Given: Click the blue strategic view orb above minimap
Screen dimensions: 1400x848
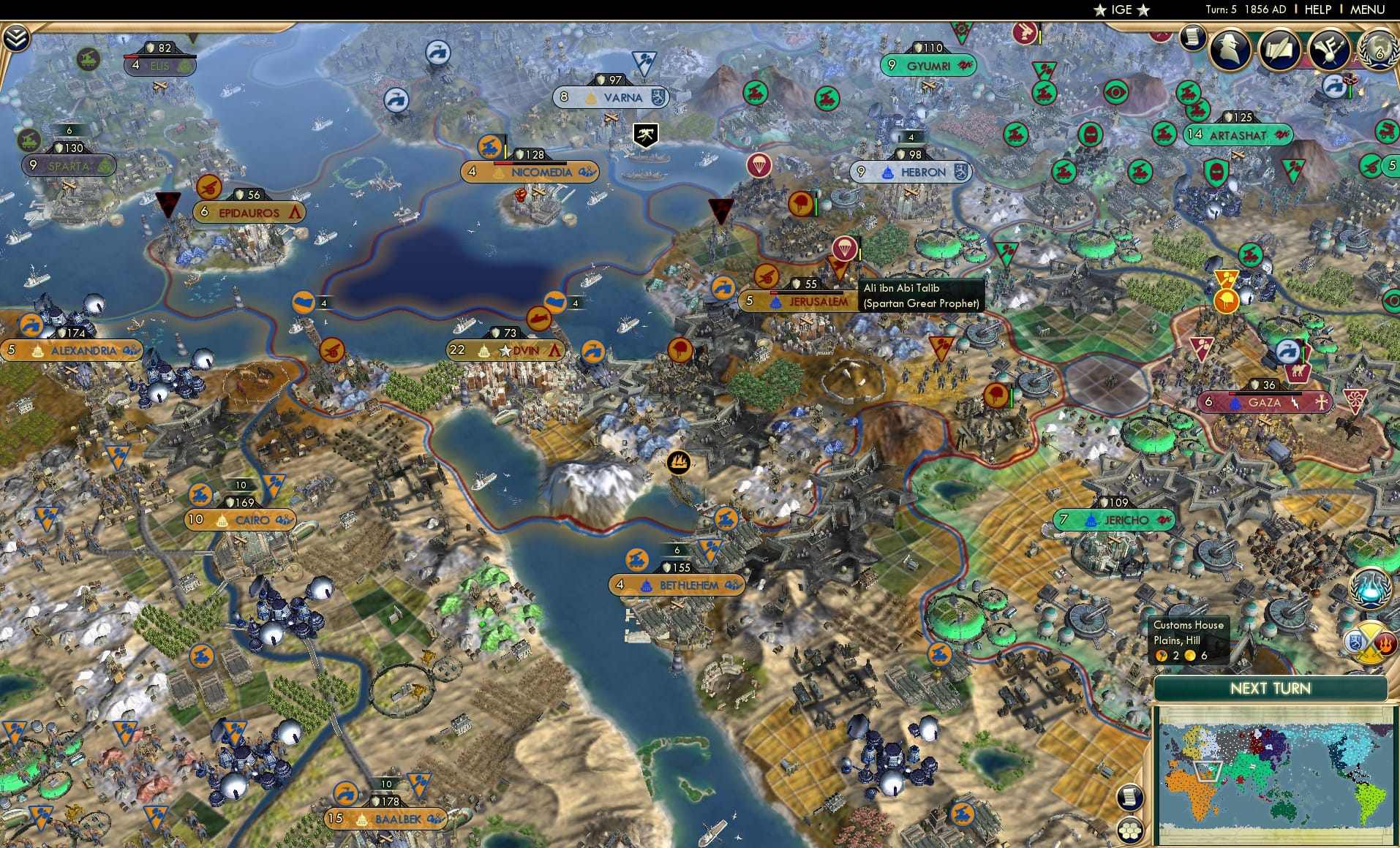Looking at the screenshot, I should click(x=1370, y=587).
